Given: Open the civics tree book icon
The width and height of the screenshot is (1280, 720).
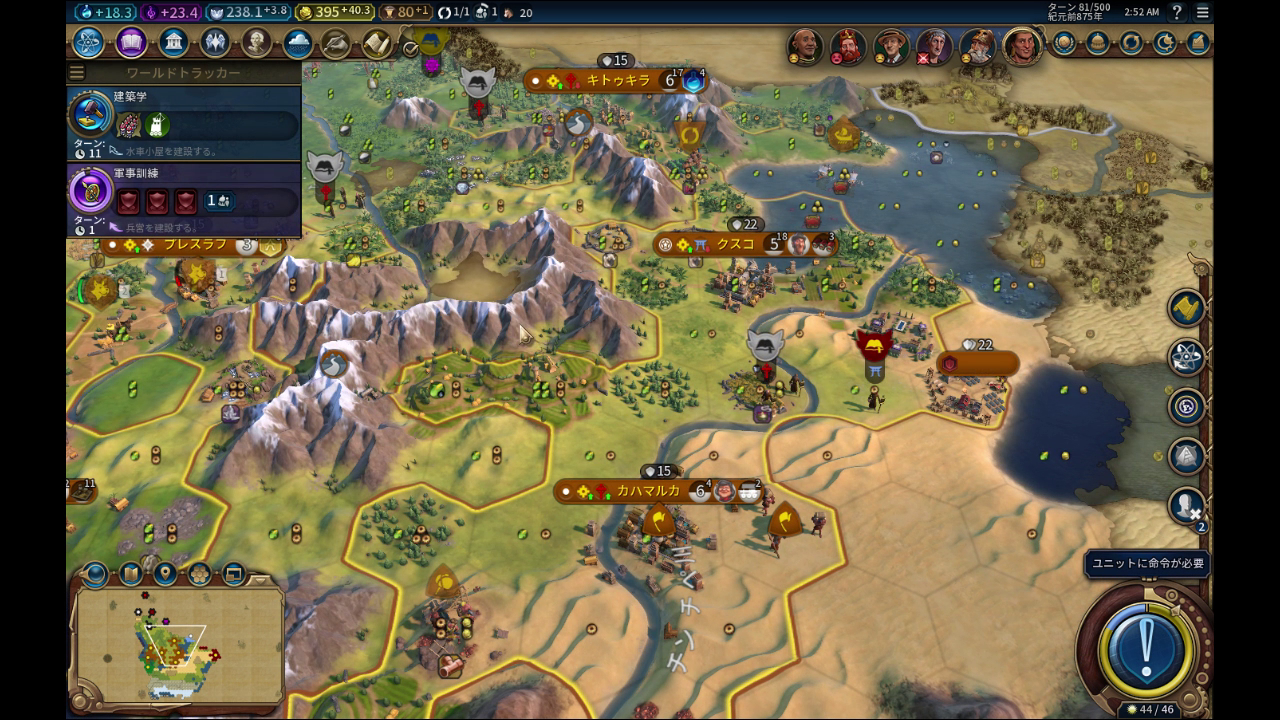Looking at the screenshot, I should pos(131,43).
